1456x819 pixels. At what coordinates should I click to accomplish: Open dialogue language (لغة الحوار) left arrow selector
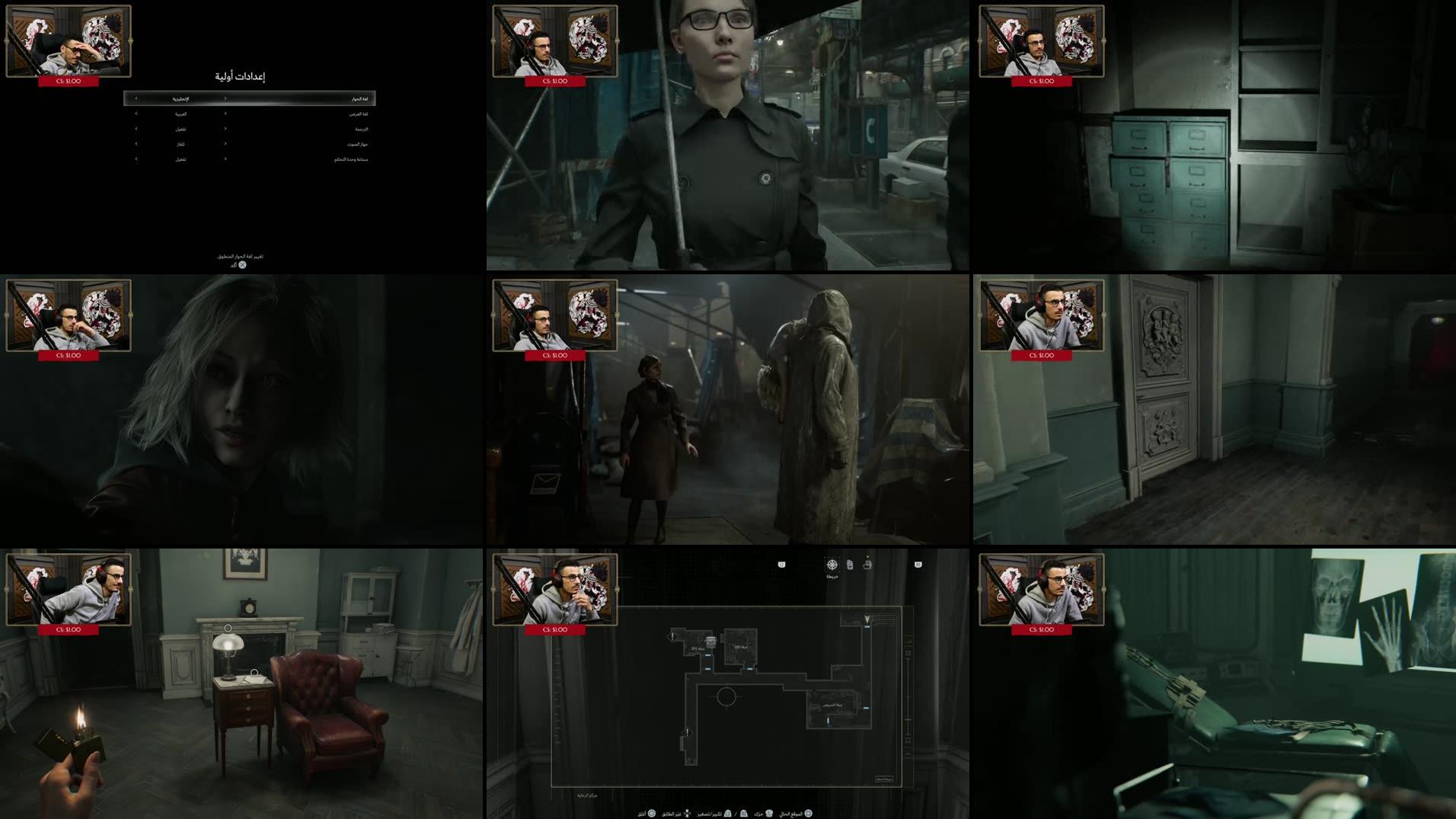[x=136, y=98]
